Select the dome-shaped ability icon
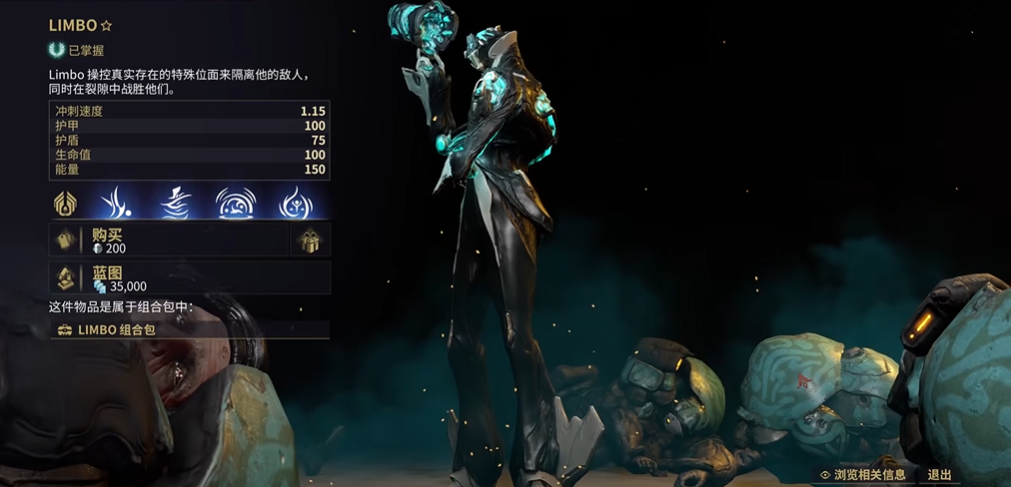The width and height of the screenshot is (1011, 487). coord(235,203)
